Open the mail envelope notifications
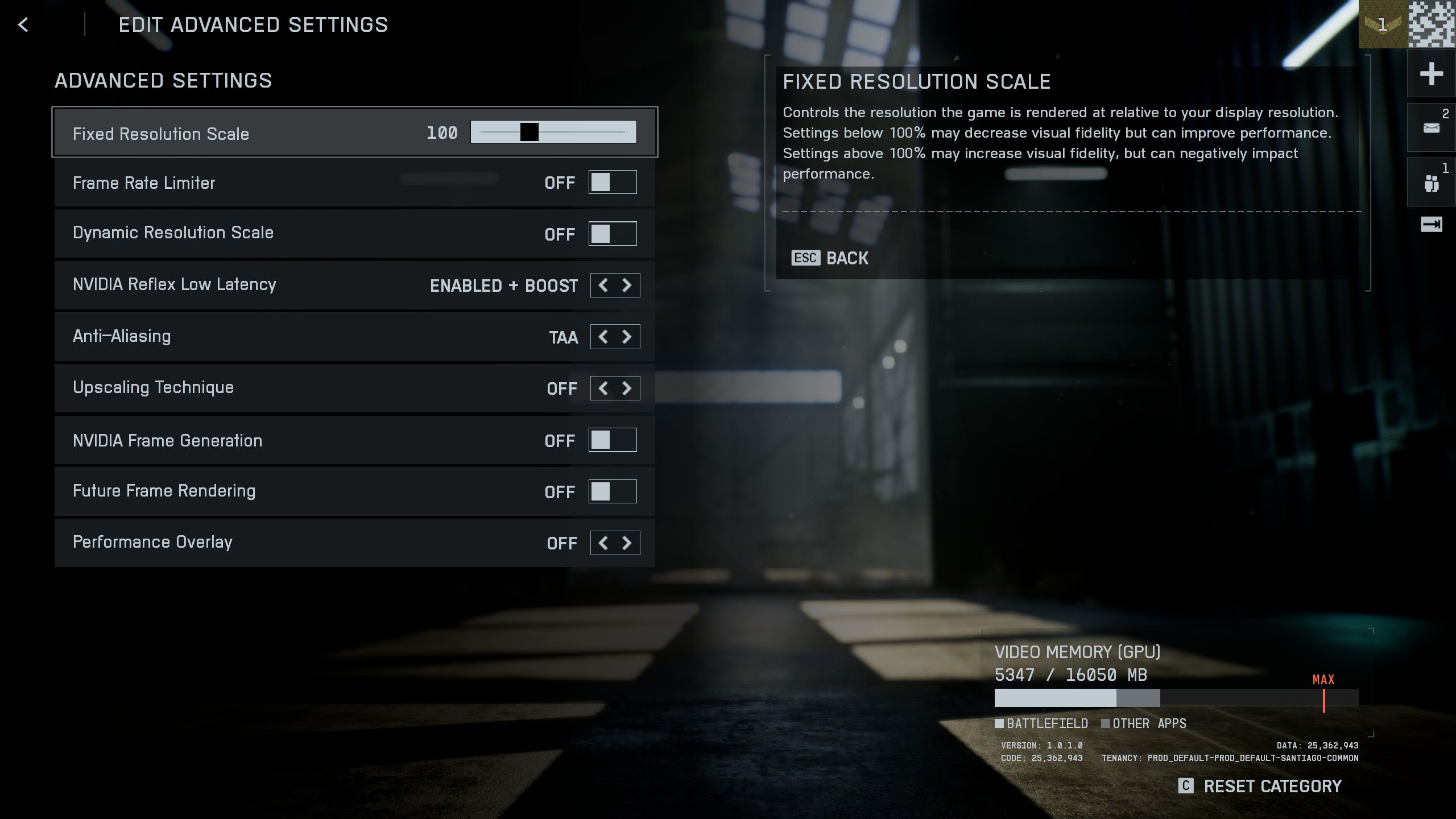 [1431, 128]
